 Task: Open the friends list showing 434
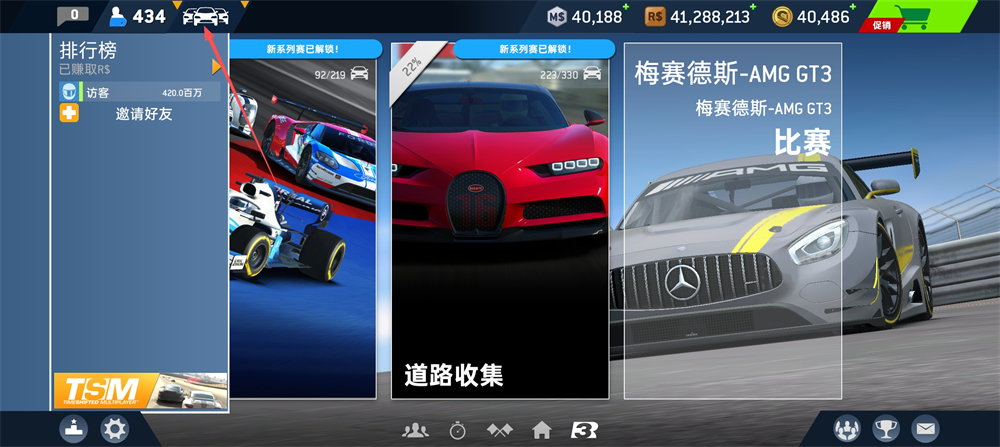pos(136,16)
